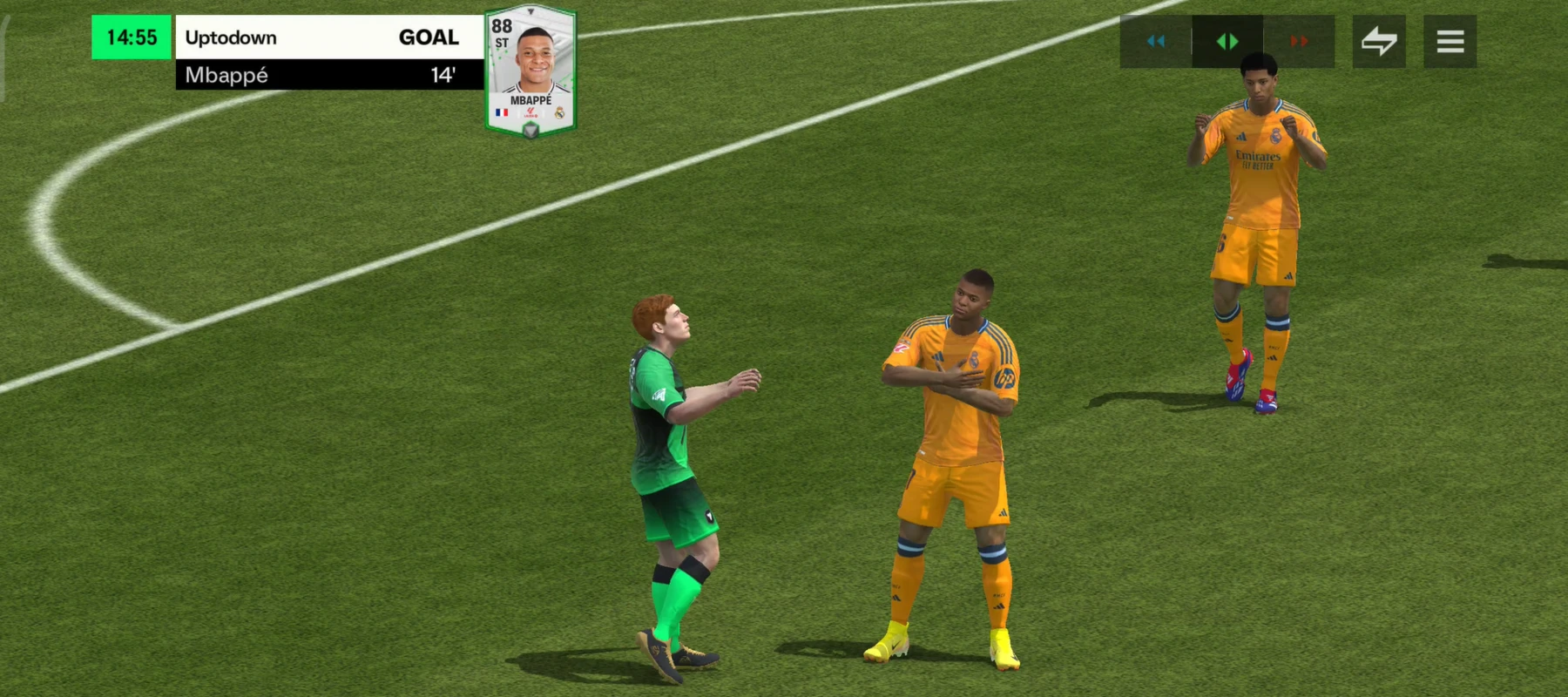
Task: Open the substitution swap arrows button
Action: point(1379,41)
